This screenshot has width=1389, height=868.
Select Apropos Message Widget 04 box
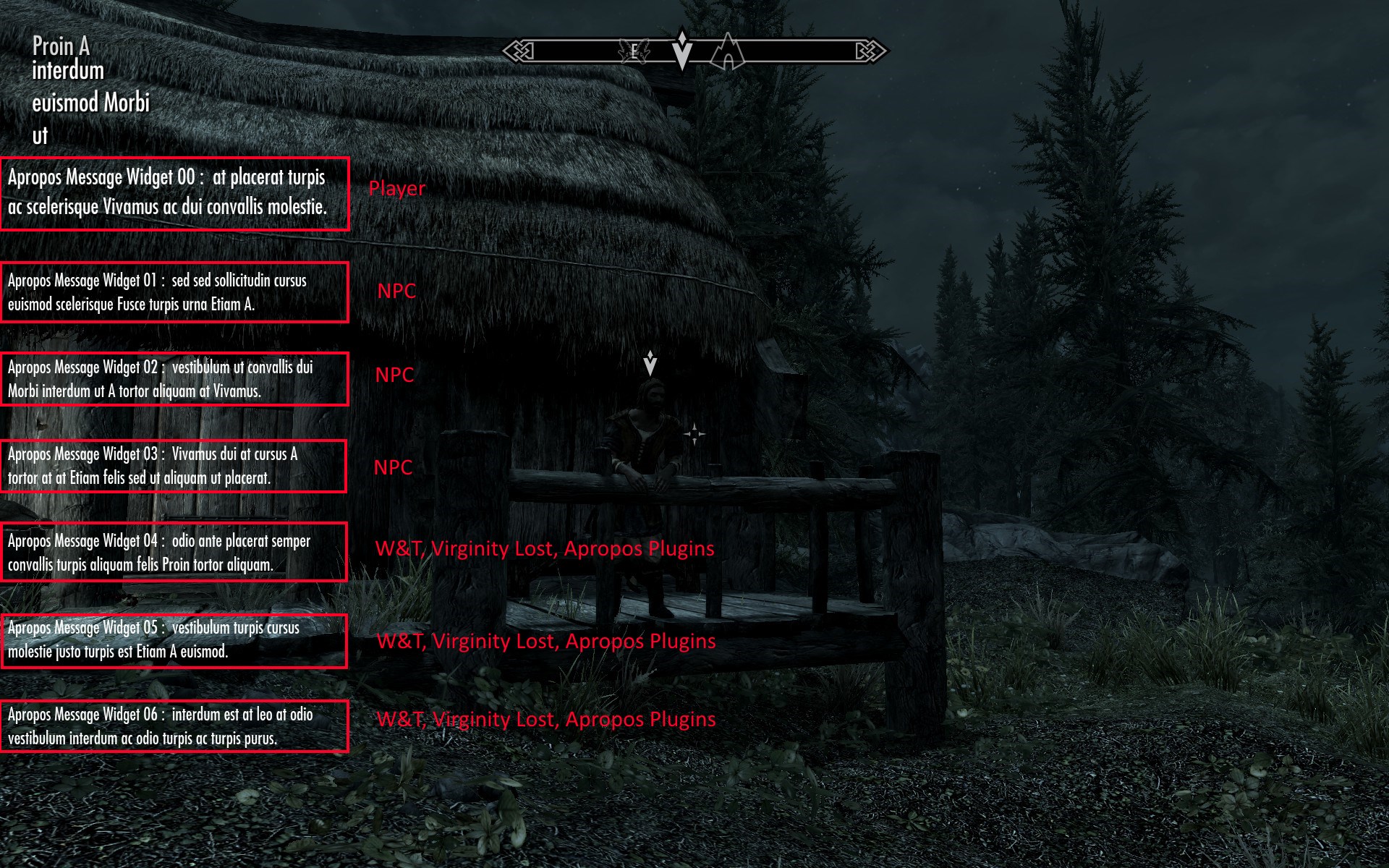174,552
